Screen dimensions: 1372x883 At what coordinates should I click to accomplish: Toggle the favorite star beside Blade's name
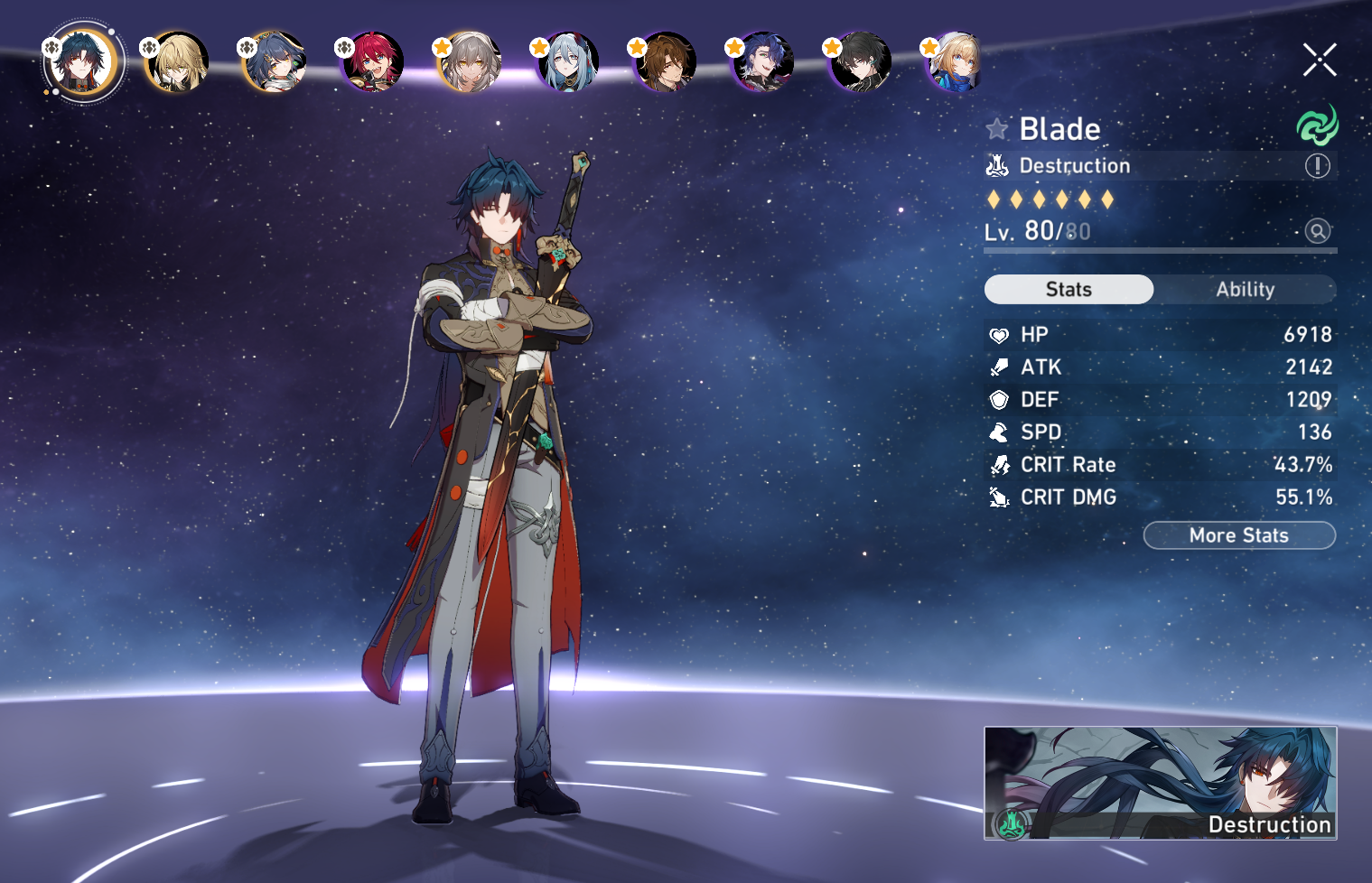pyautogui.click(x=996, y=128)
